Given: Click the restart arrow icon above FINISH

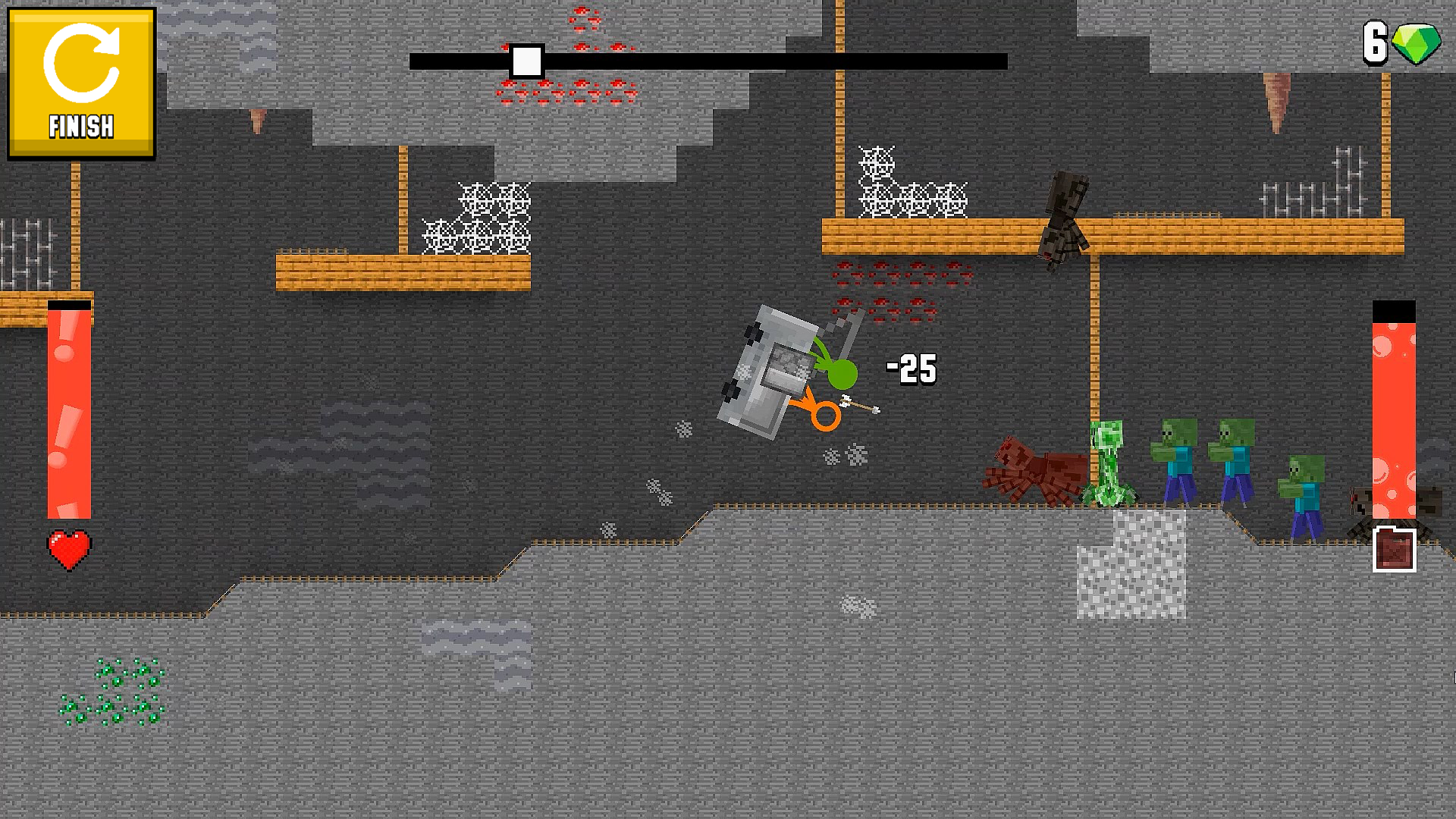Looking at the screenshot, I should 81,63.
